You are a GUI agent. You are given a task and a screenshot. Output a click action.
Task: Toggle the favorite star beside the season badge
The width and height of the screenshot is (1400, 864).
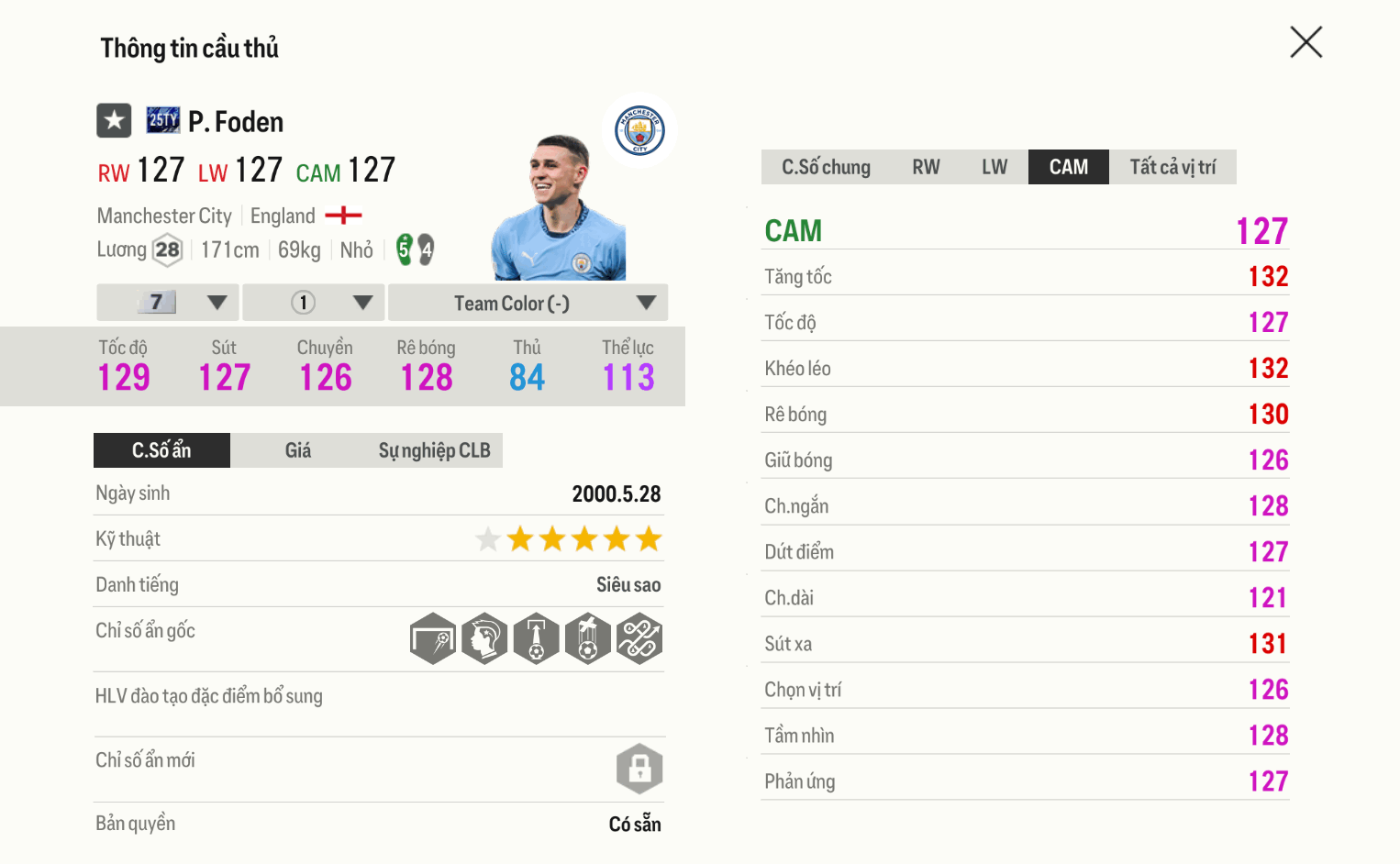(x=114, y=120)
